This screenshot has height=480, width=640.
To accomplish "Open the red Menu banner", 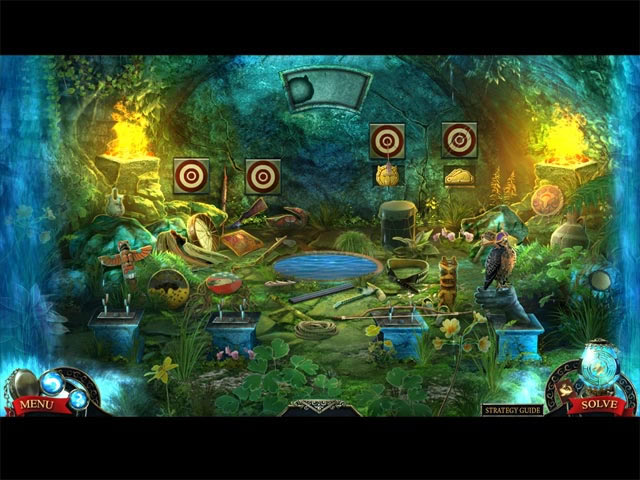I will pyautogui.click(x=34, y=405).
